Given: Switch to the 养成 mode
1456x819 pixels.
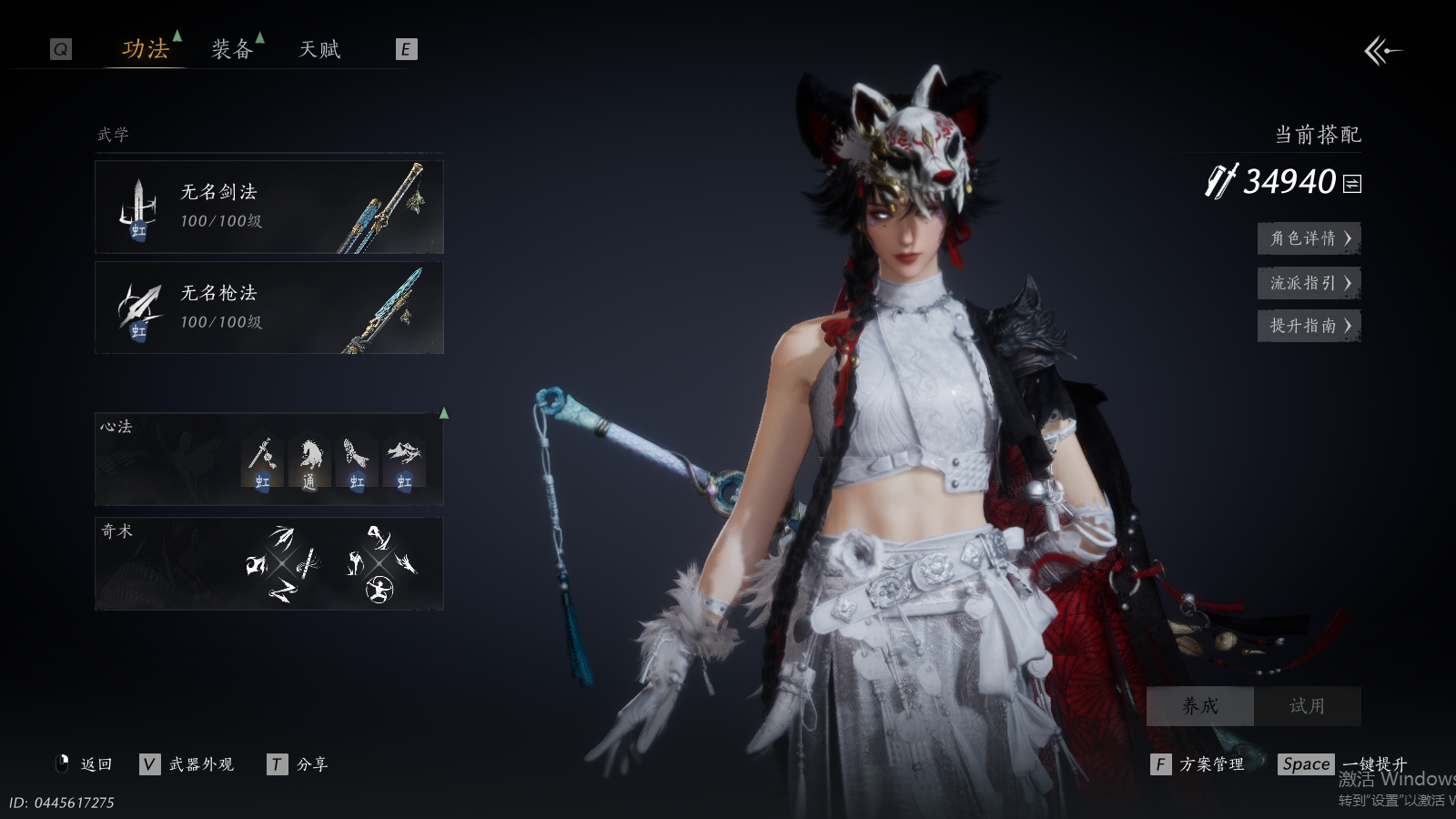Looking at the screenshot, I should click(x=1199, y=706).
